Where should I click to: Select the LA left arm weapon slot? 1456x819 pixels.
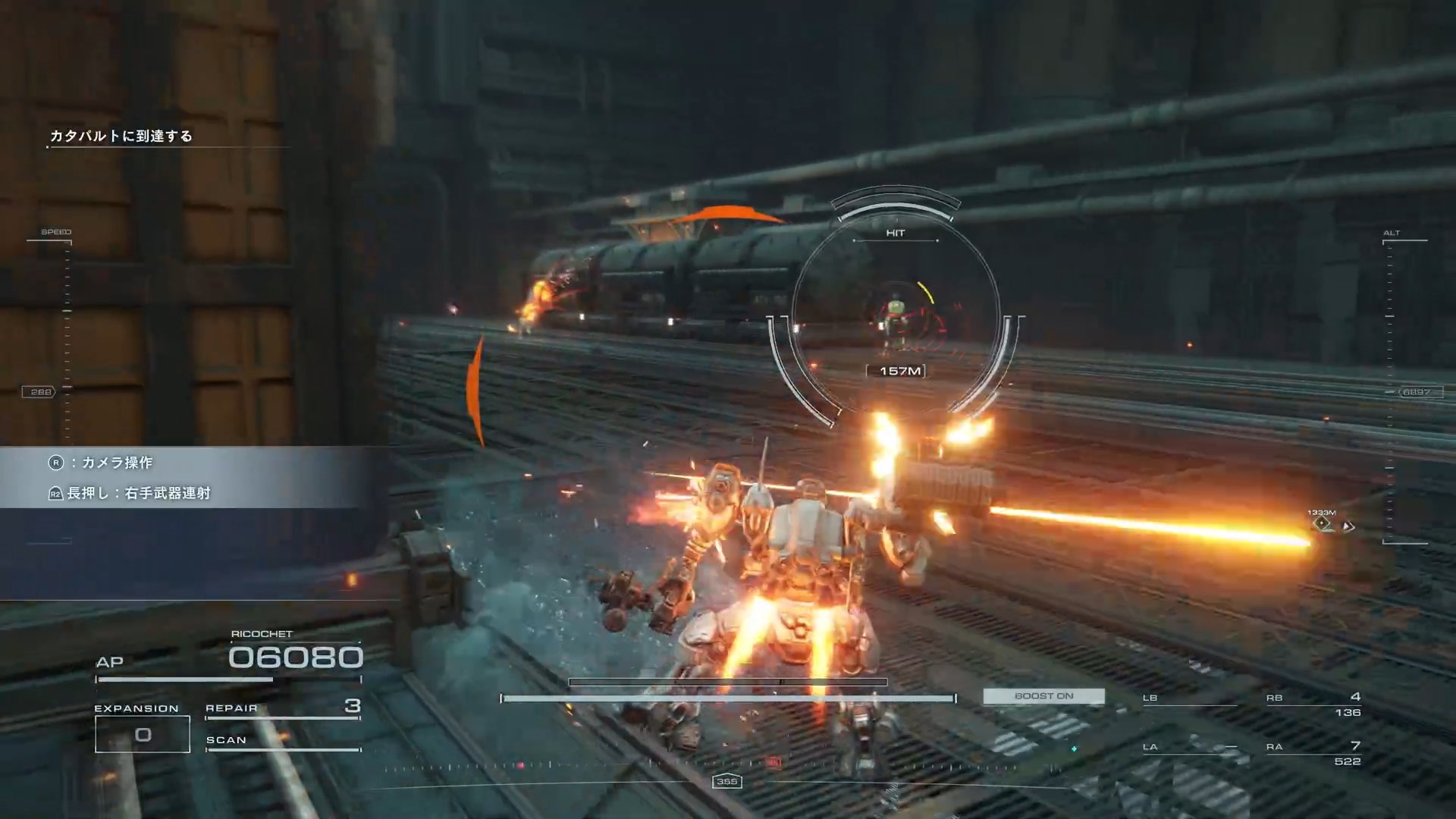(1188, 748)
